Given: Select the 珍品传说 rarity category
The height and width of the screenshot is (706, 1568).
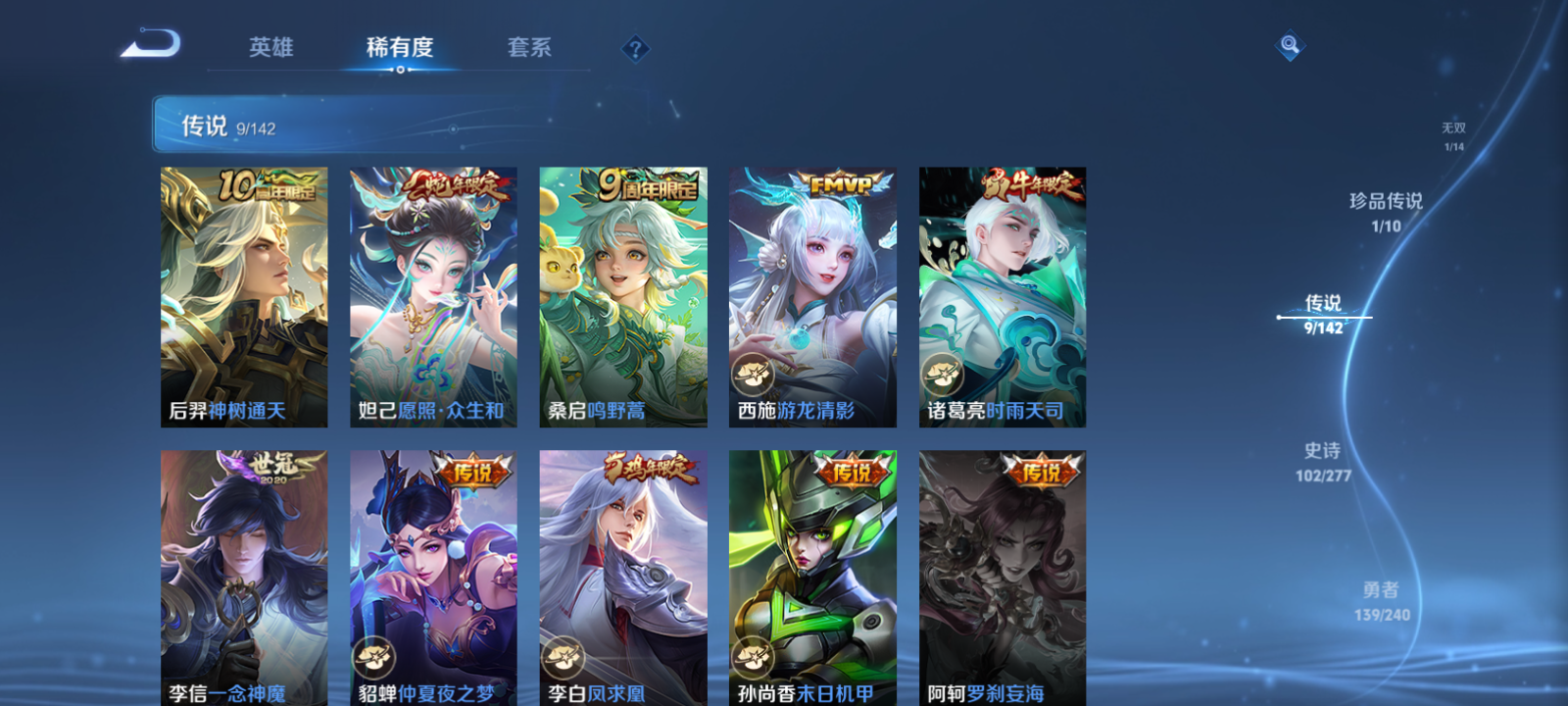Looking at the screenshot, I should pos(1388,209).
